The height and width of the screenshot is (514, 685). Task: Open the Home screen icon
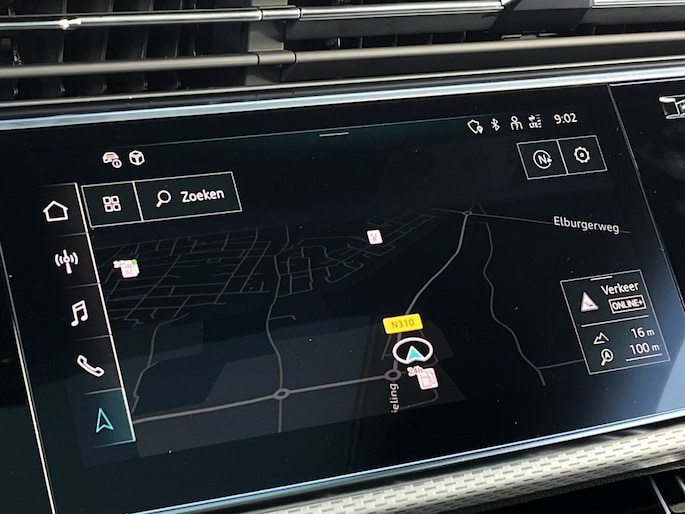tap(56, 211)
